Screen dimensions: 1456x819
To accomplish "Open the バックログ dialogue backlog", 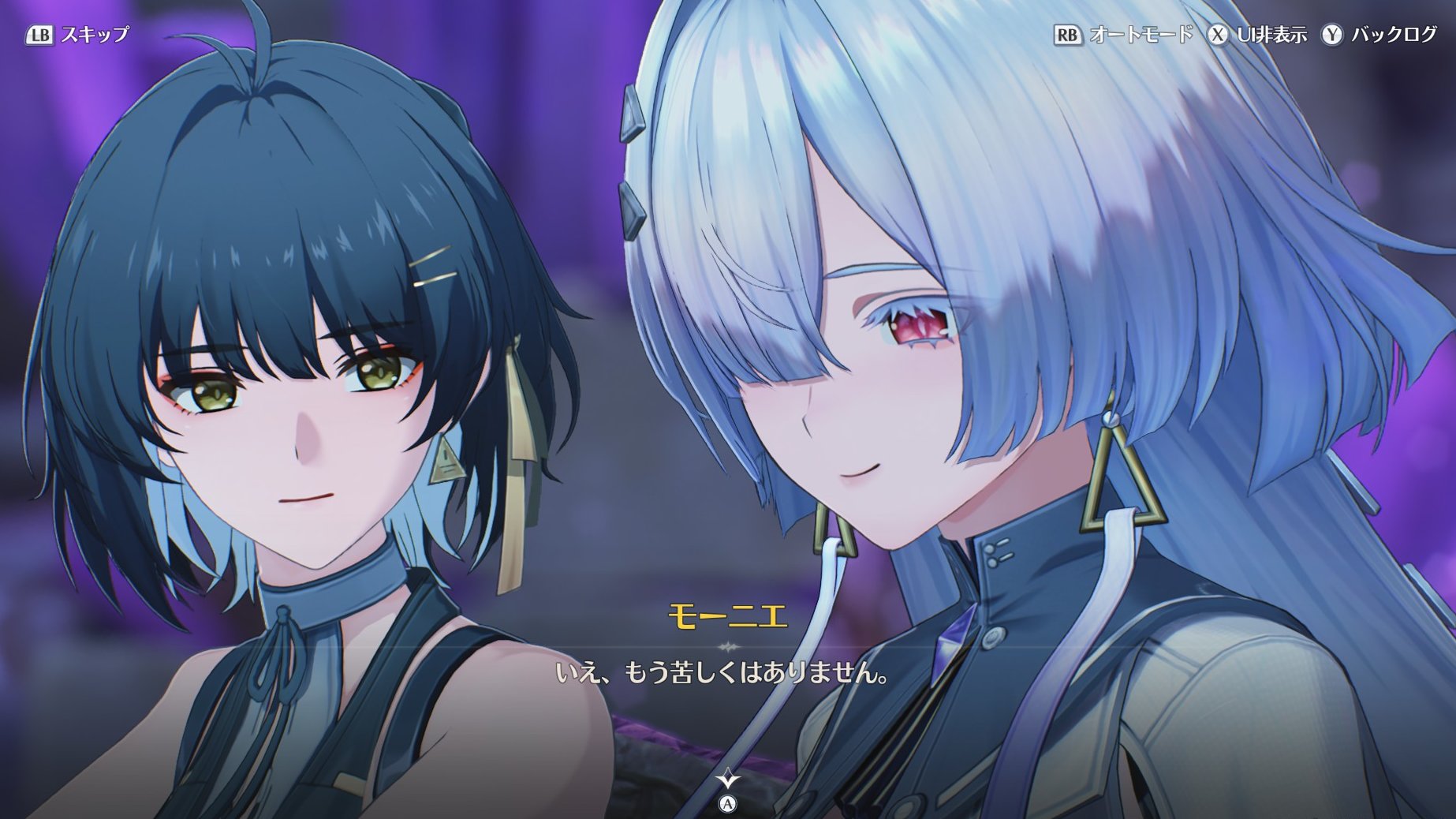I will [x=1379, y=35].
